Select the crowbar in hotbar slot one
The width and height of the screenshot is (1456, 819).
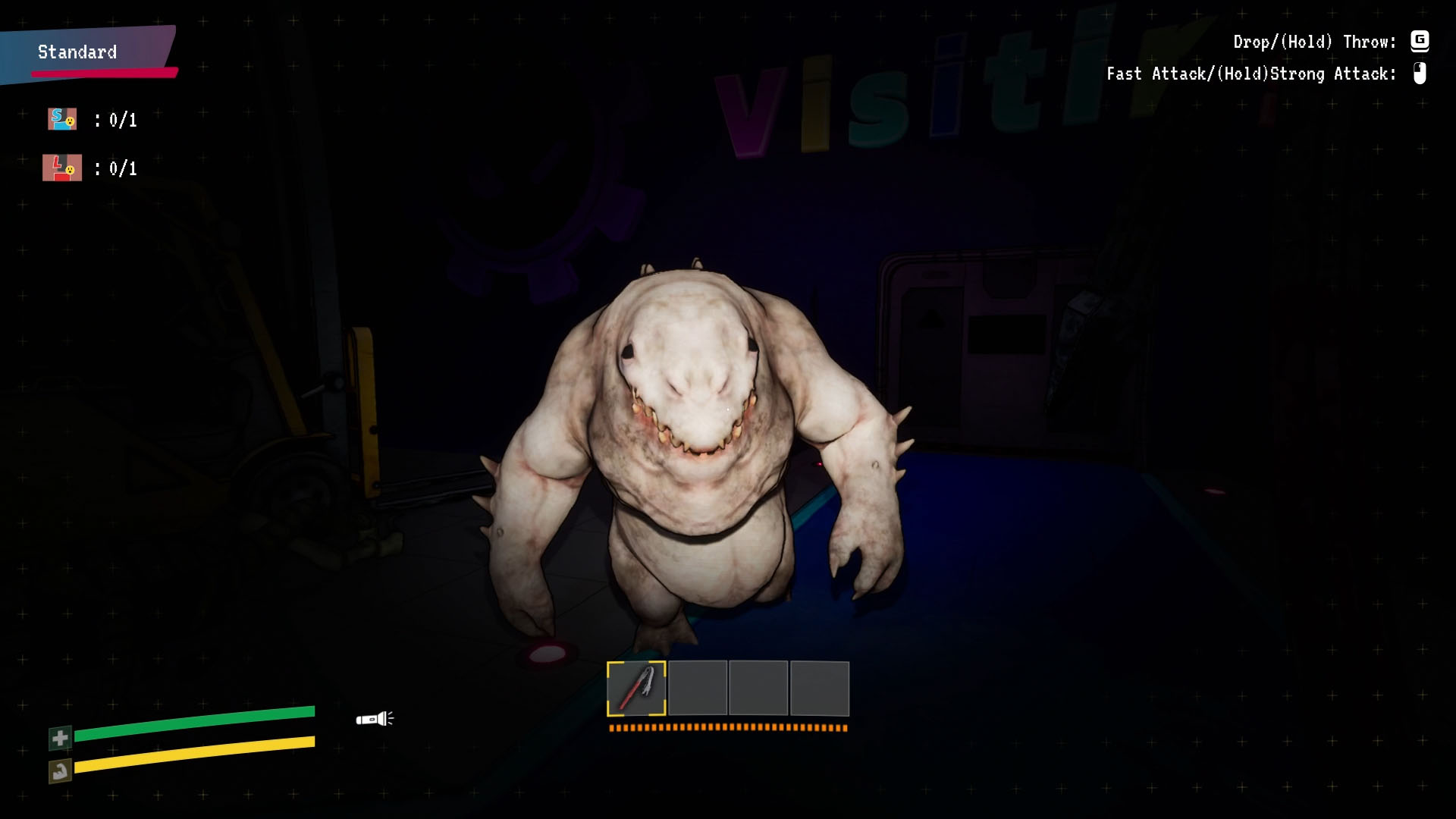click(636, 687)
